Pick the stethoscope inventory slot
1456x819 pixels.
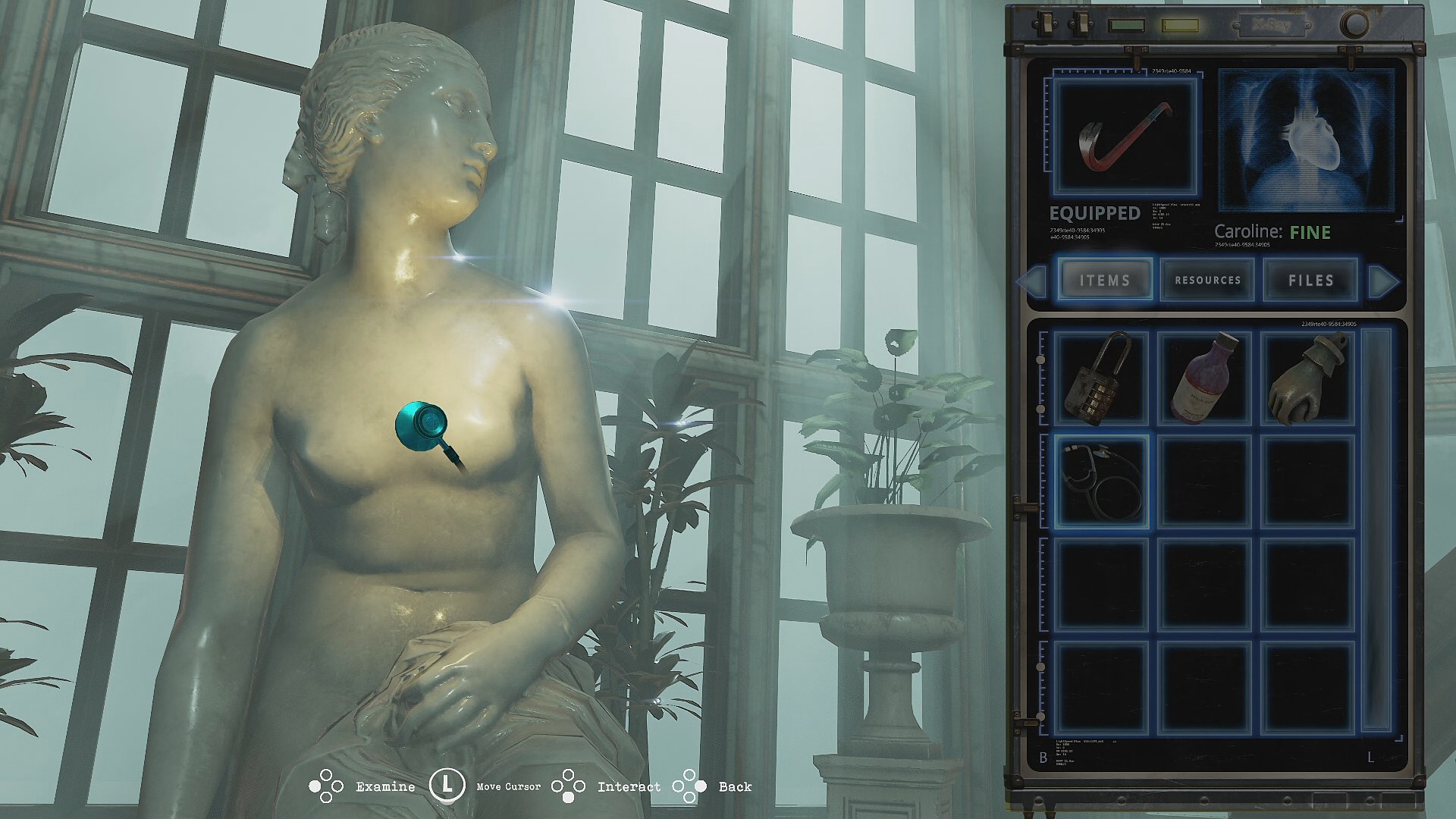pos(1100,481)
